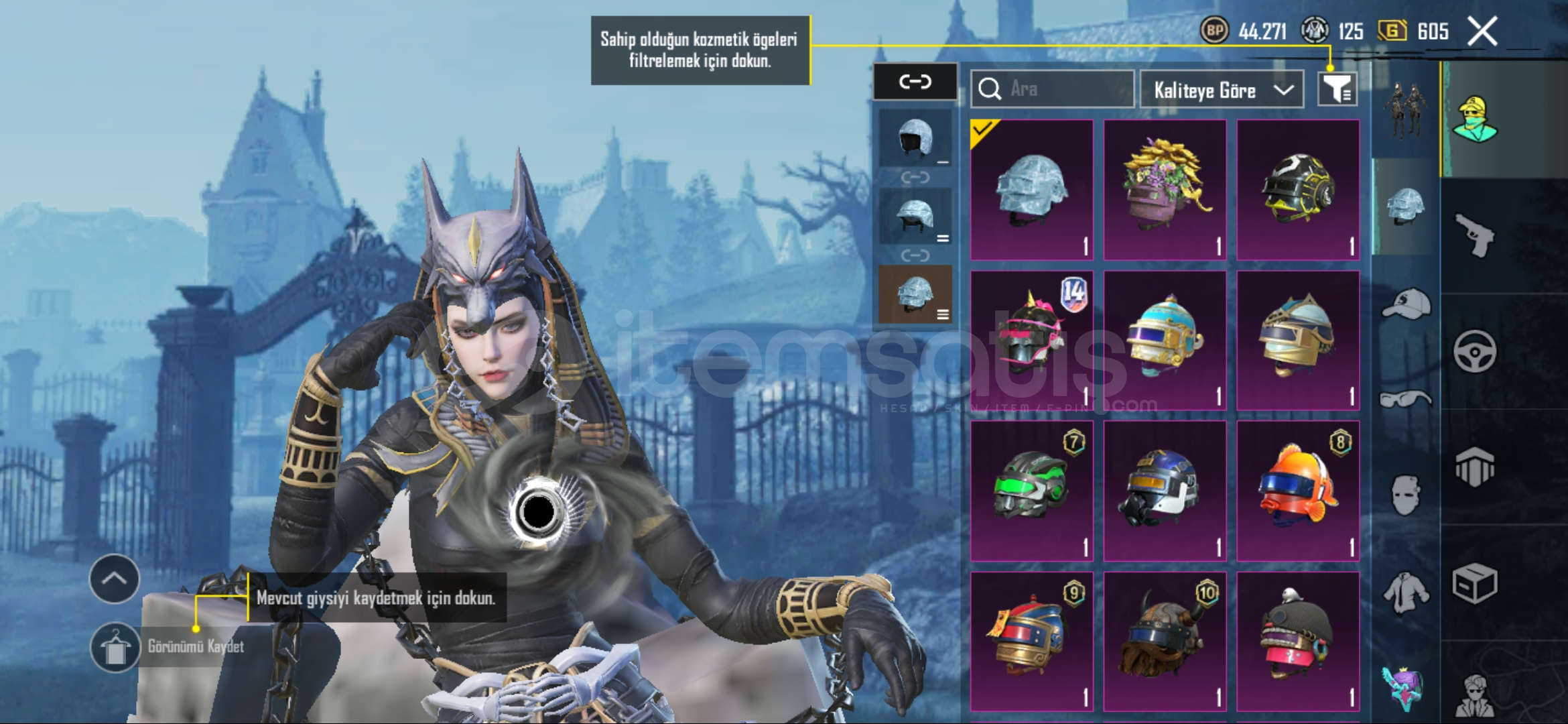
Task: Toggle the link icon button
Action: pyautogui.click(x=915, y=82)
